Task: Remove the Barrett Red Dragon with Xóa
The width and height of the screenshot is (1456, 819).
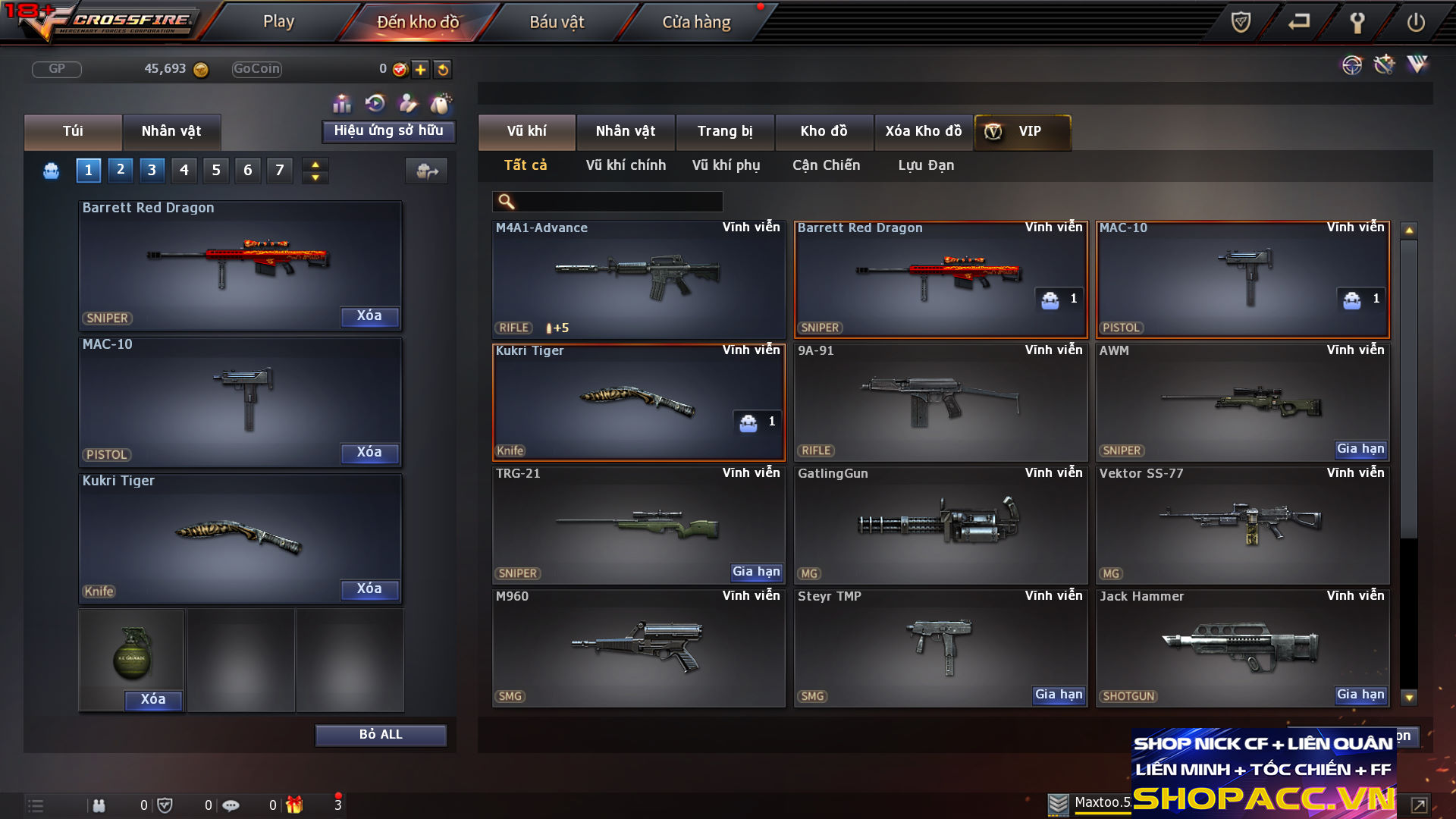Action: (369, 316)
